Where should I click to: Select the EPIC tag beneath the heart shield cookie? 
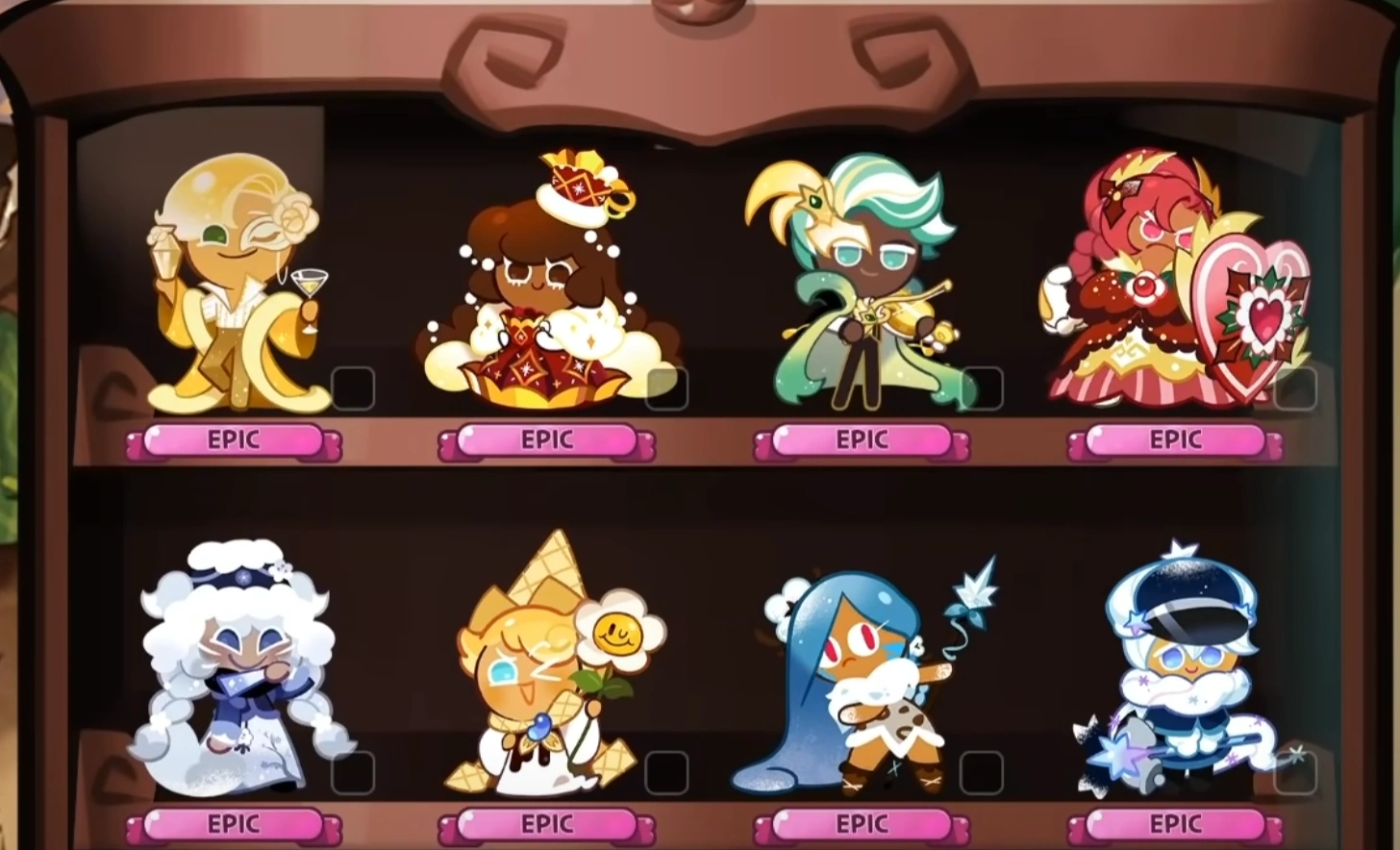click(1175, 439)
